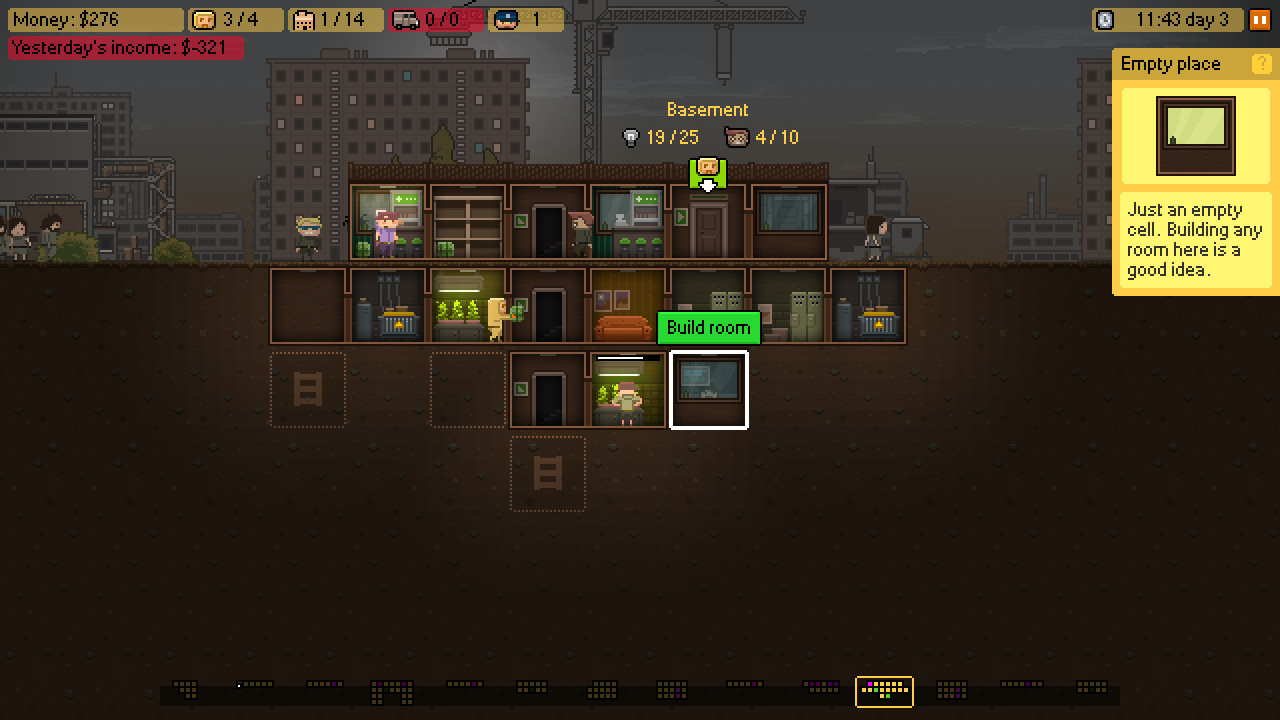
Task: Select the green entrance marker above the basement
Action: coord(708,168)
